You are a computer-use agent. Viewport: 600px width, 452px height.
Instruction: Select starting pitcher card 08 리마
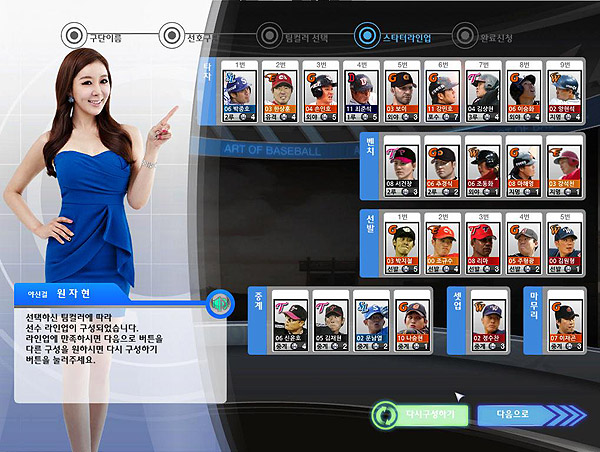point(487,246)
